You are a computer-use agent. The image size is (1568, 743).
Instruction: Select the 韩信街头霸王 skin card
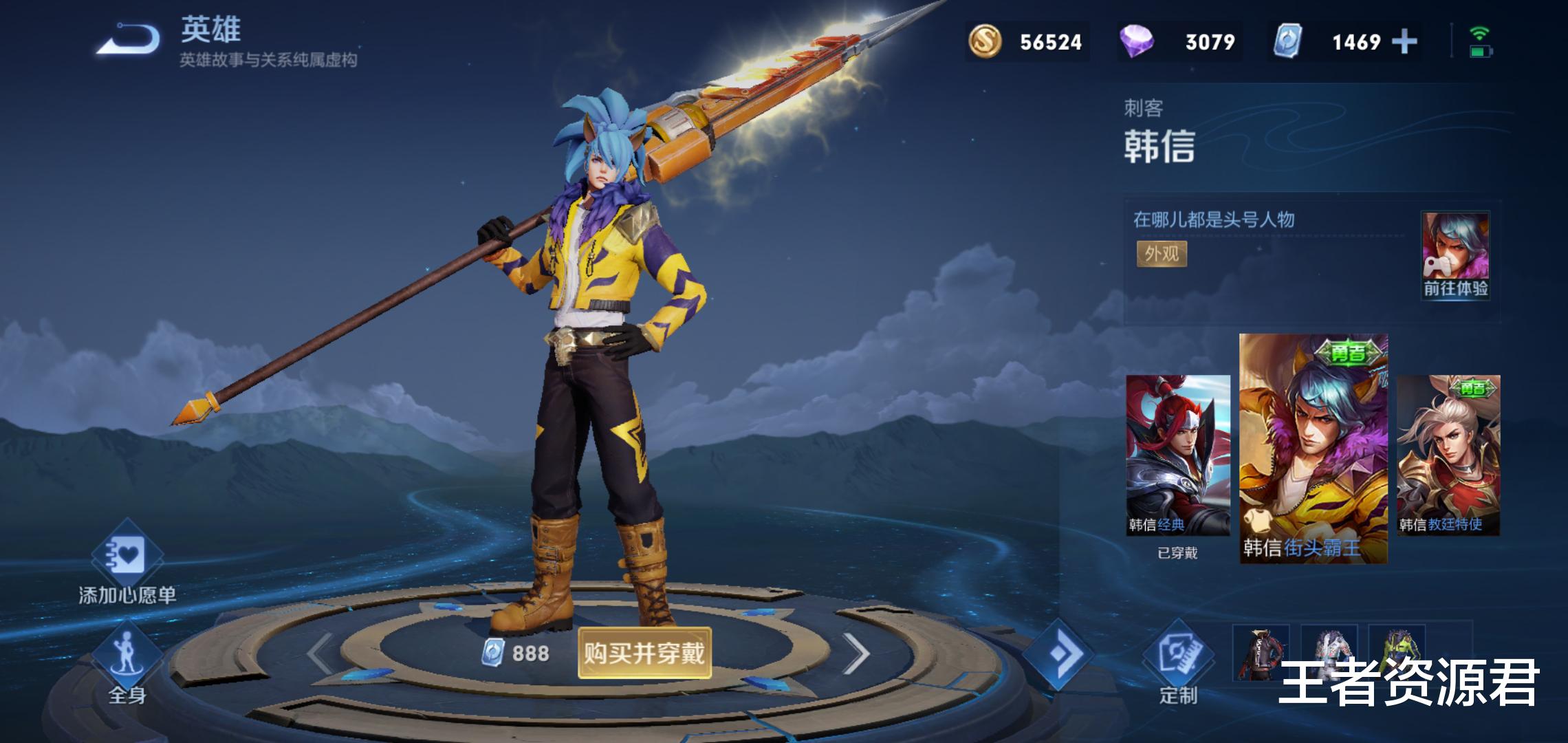tap(1313, 449)
